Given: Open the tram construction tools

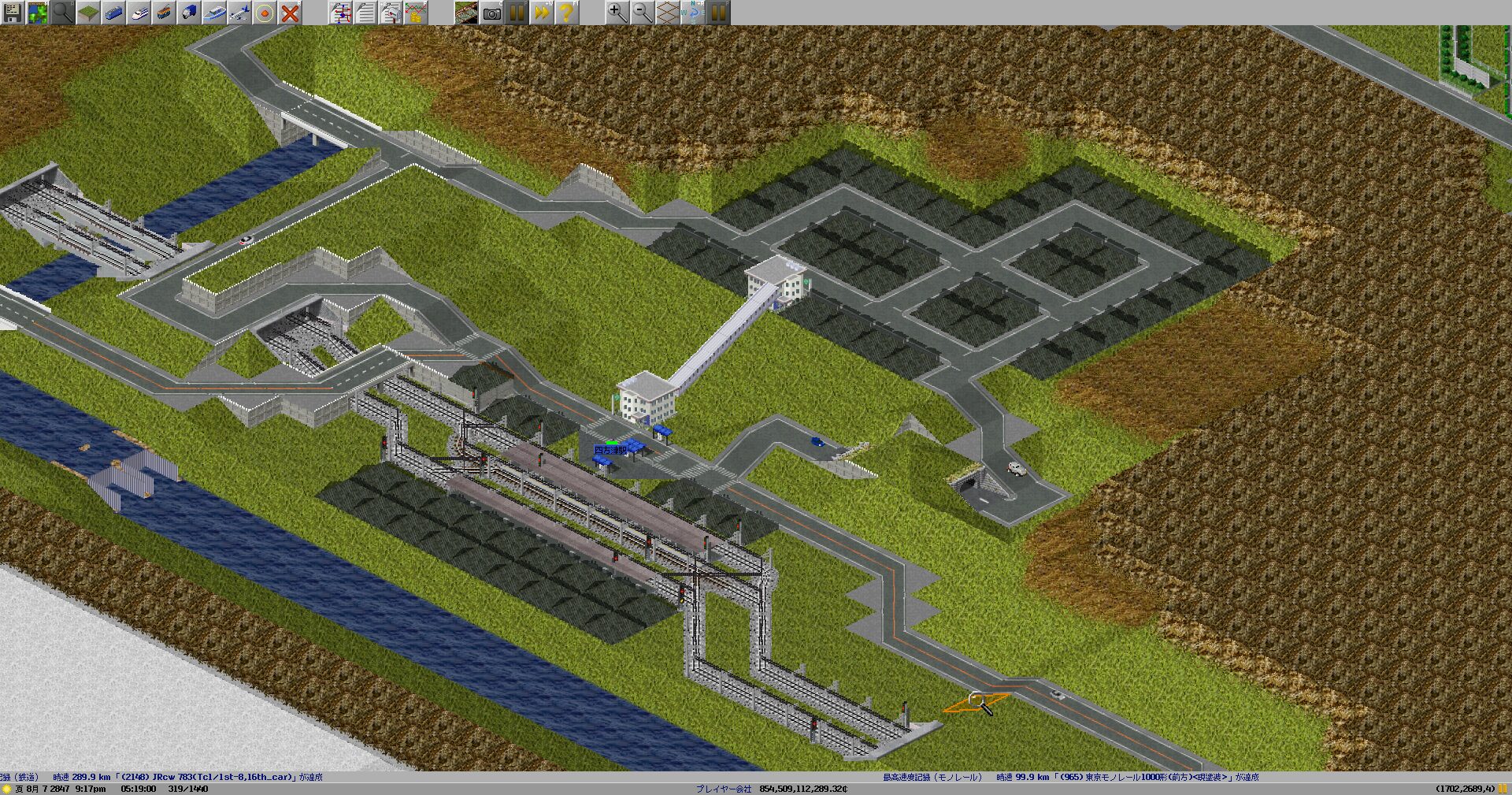Looking at the screenshot, I should click(x=164, y=12).
